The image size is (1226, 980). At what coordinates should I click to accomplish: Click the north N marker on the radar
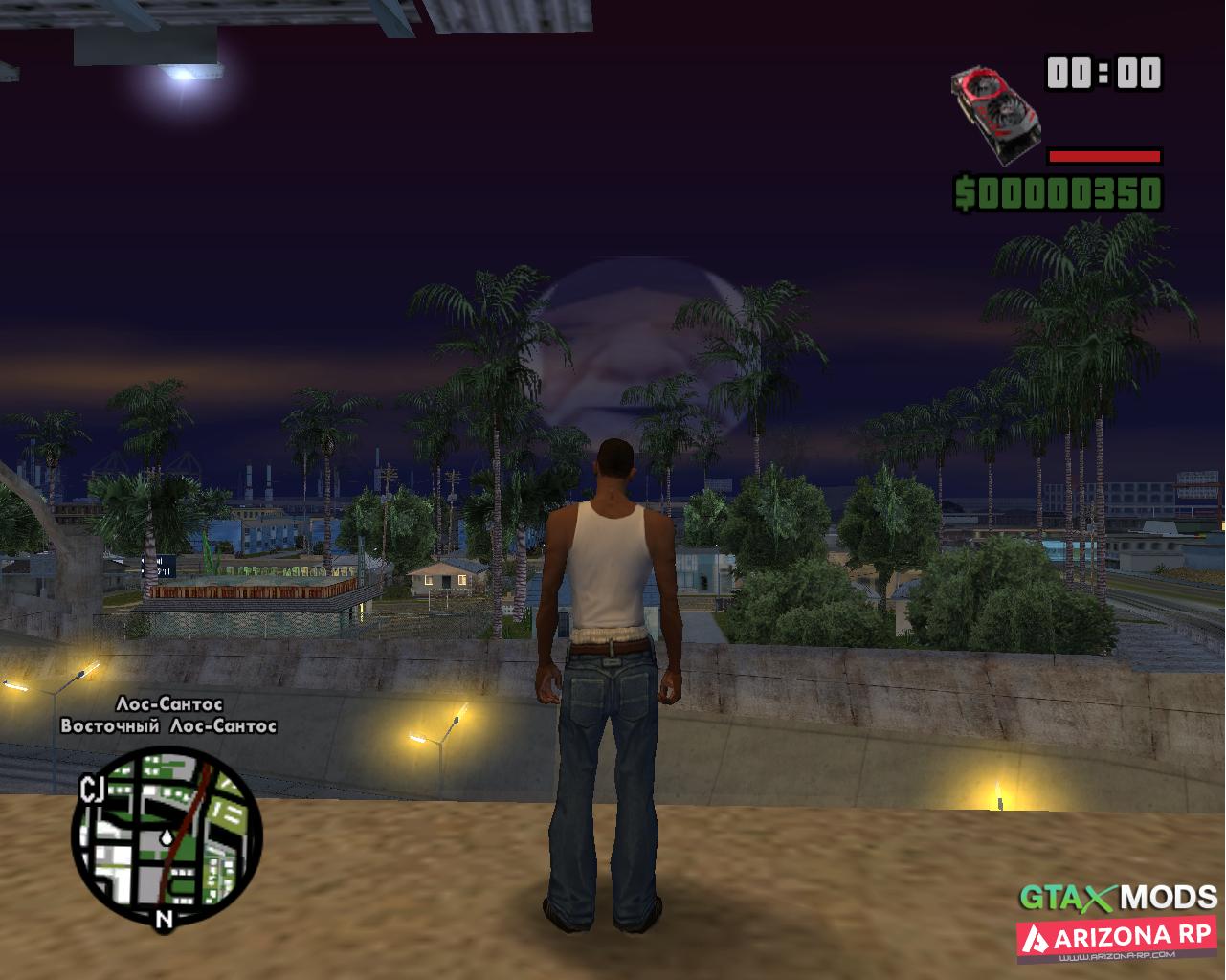[165, 921]
